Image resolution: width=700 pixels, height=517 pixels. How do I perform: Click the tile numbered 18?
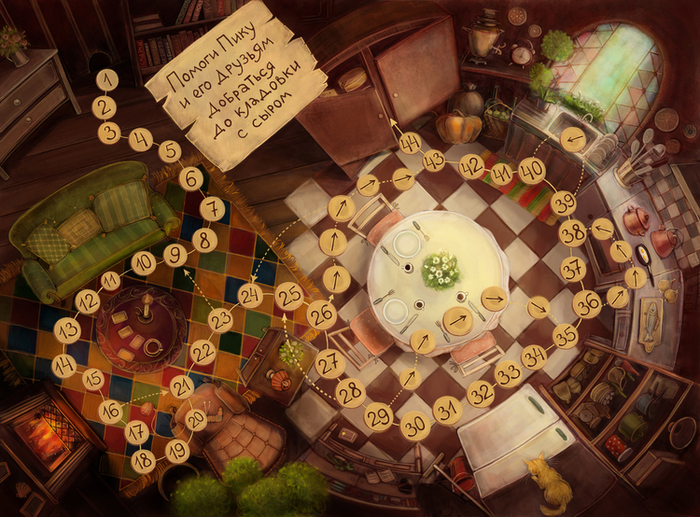click(143, 461)
